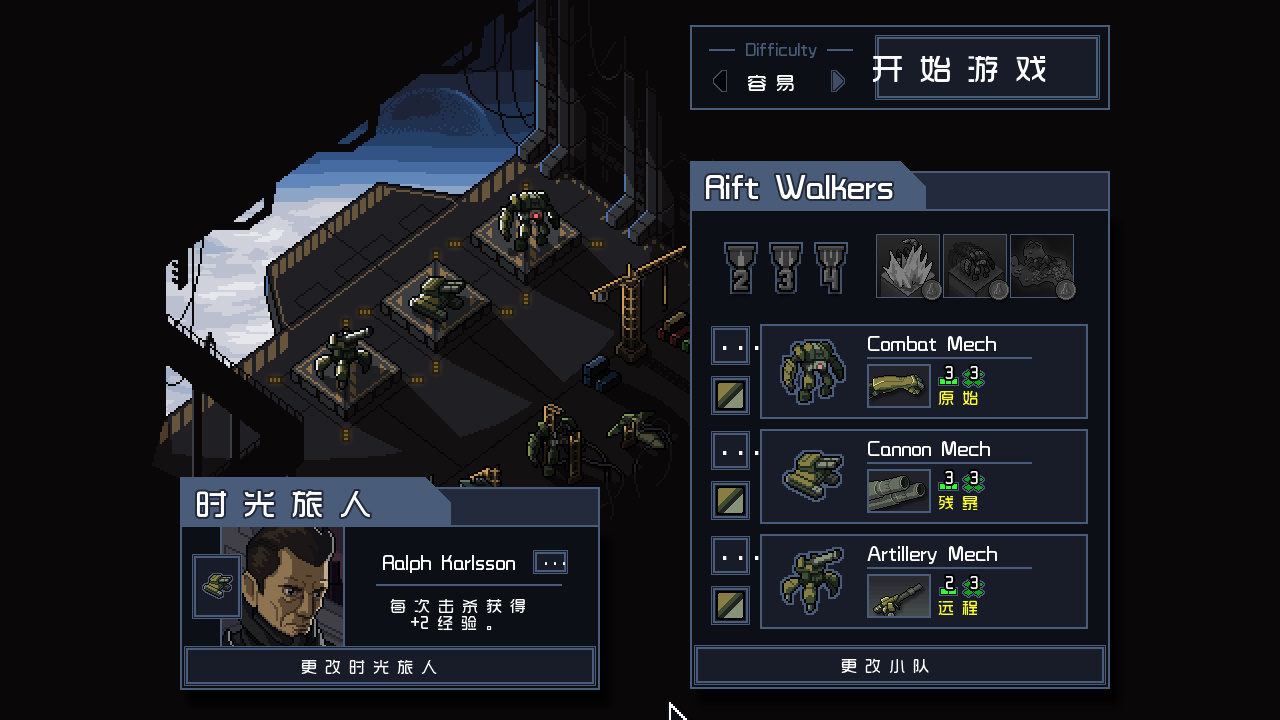Click the tank icon beside the pilot portrait
This screenshot has height=720, width=1280.
(x=216, y=587)
